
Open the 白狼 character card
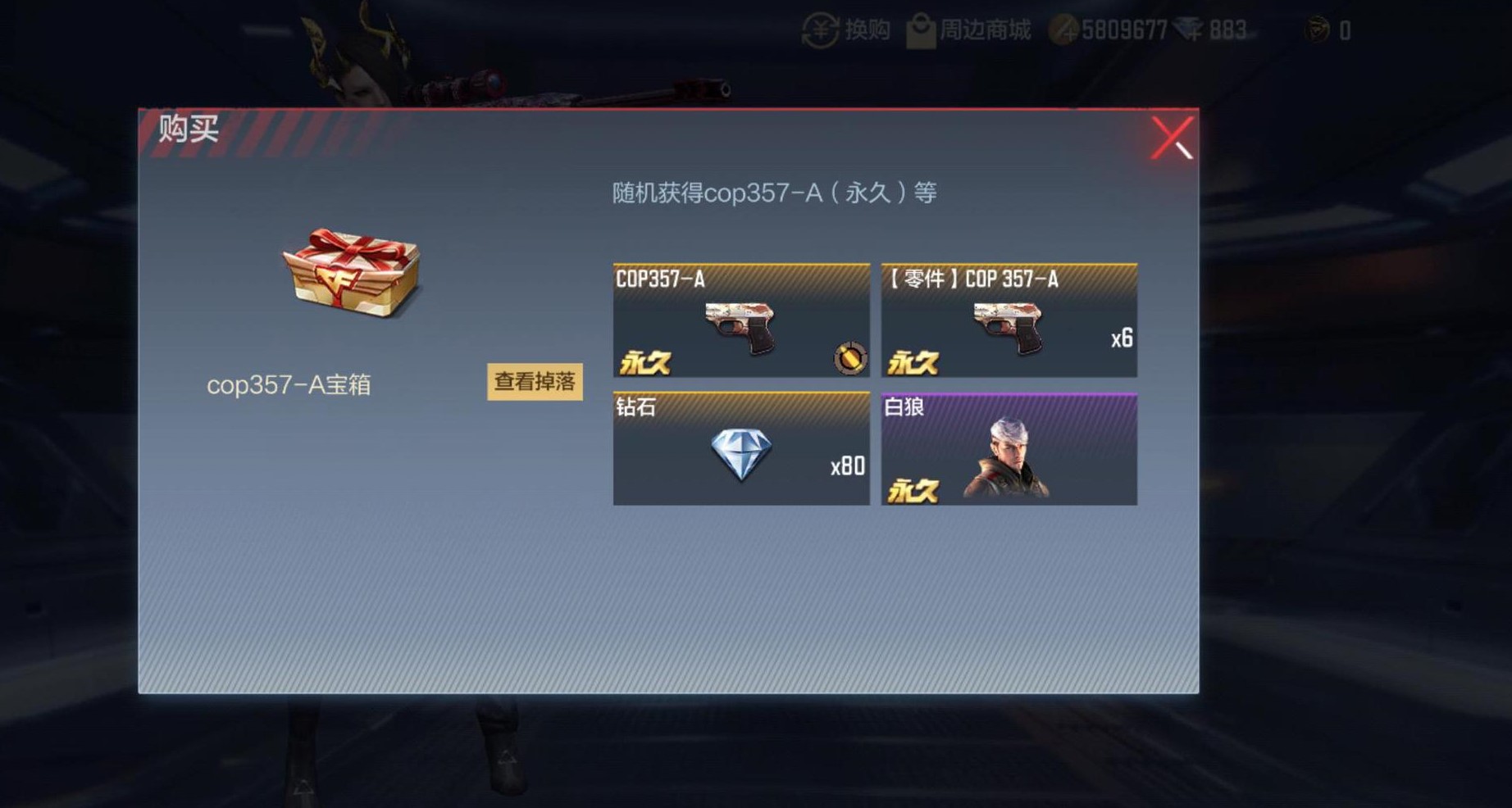1009,449
